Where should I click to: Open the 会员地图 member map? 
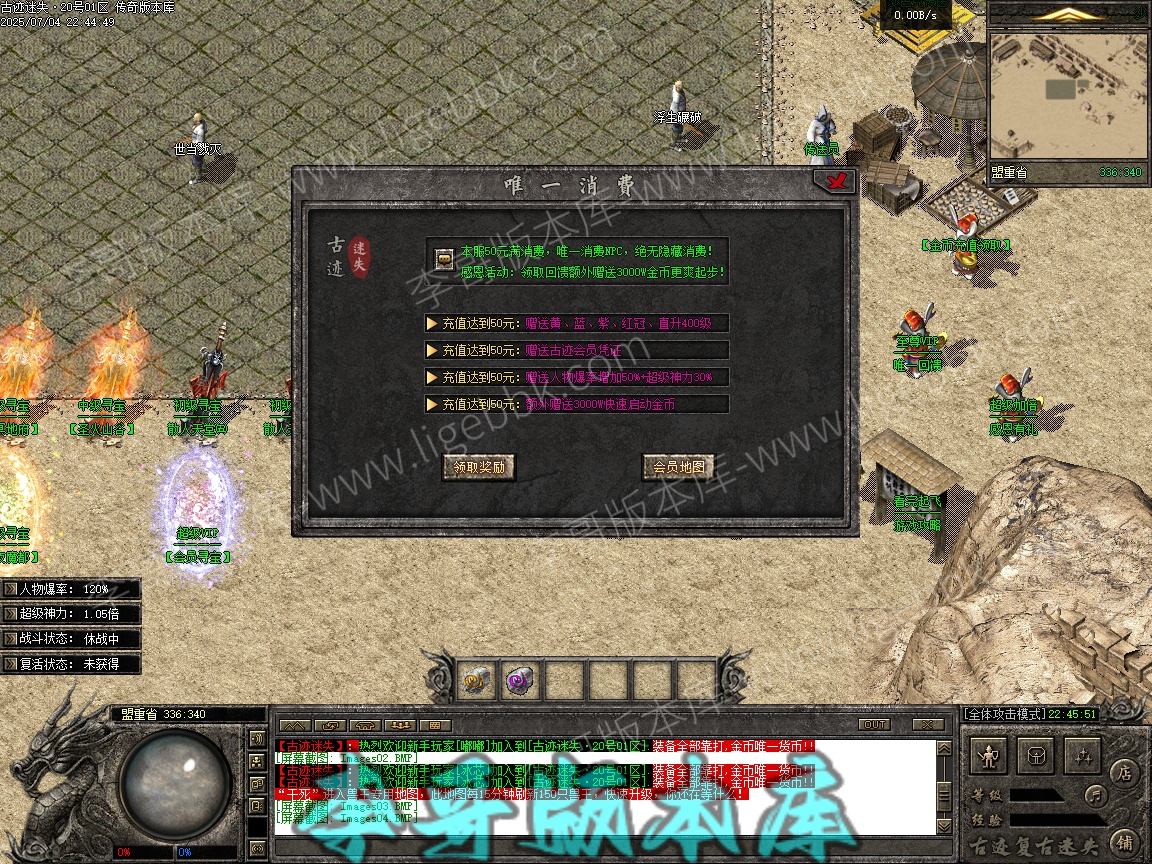(678, 467)
